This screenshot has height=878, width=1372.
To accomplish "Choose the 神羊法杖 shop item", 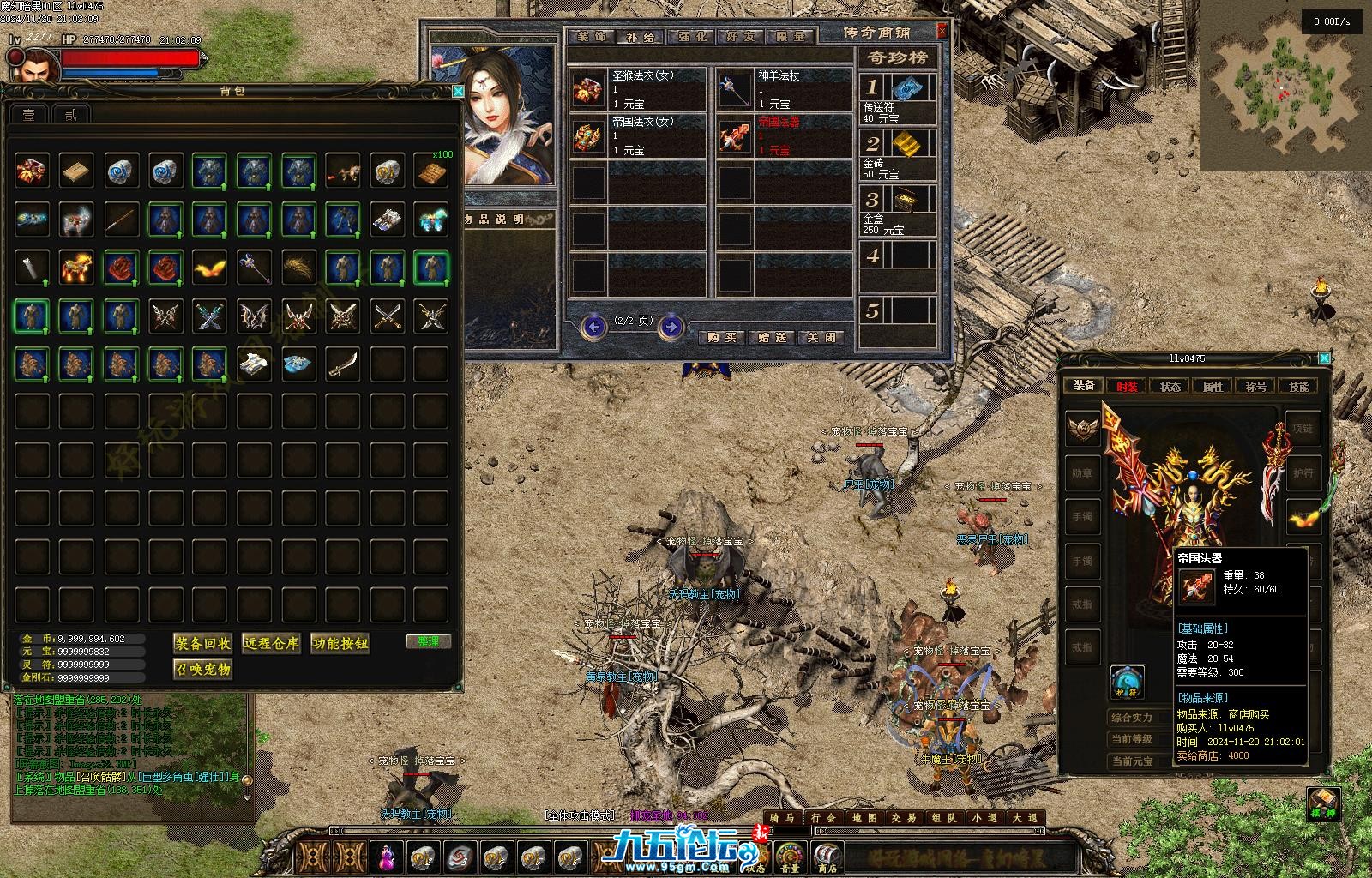I will [x=783, y=89].
